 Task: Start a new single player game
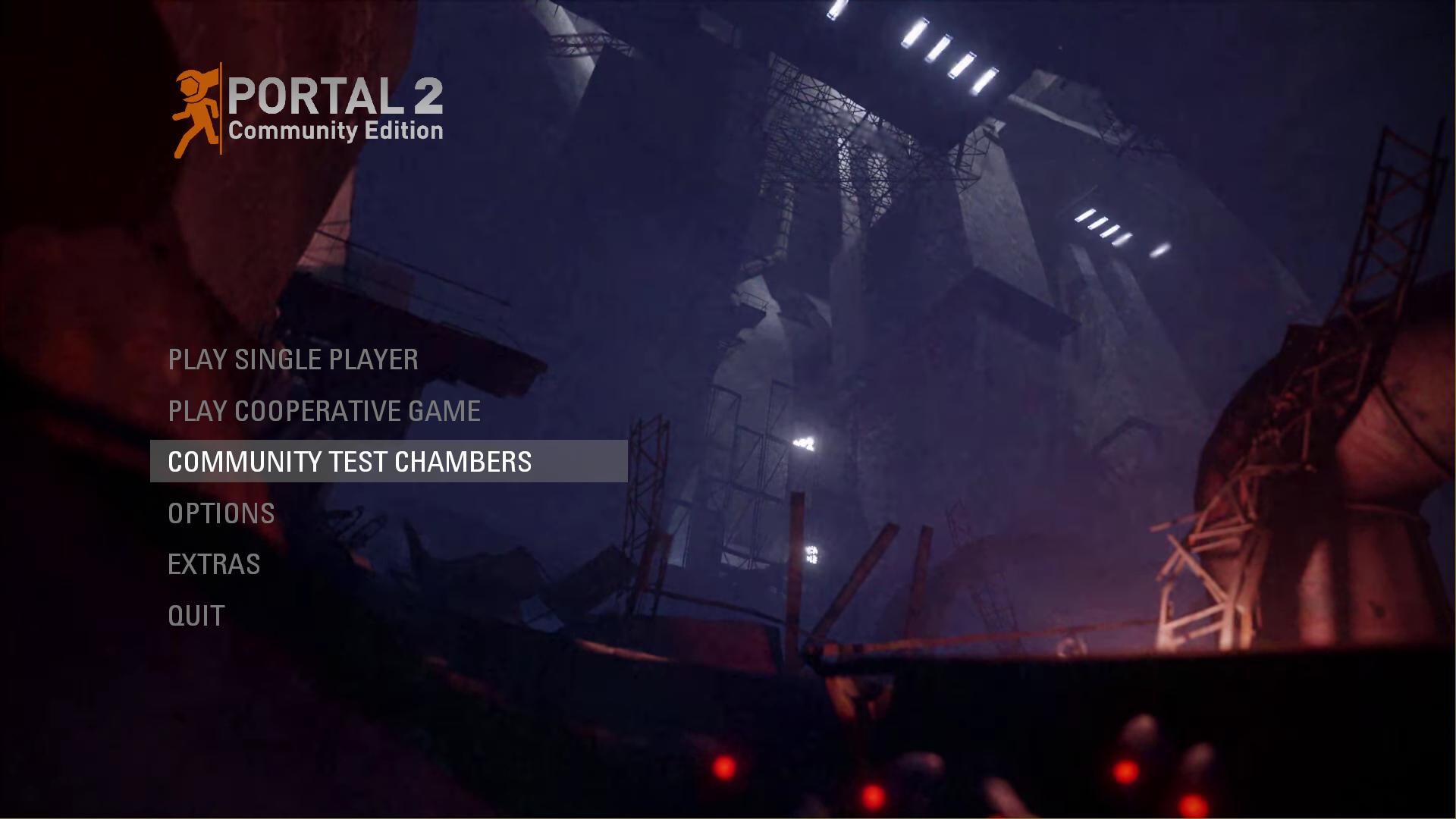pyautogui.click(x=293, y=360)
